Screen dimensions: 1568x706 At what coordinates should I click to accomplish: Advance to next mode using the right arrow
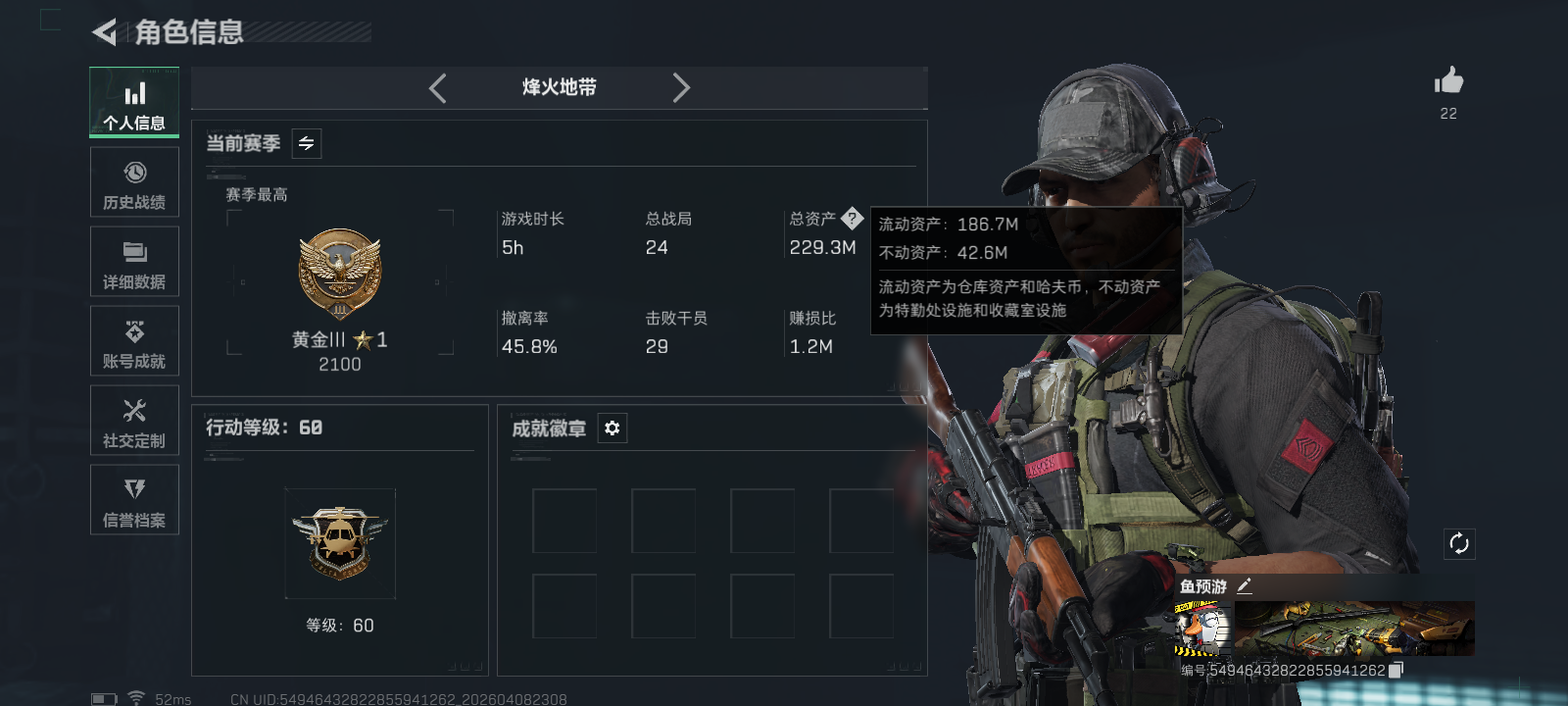pyautogui.click(x=682, y=87)
